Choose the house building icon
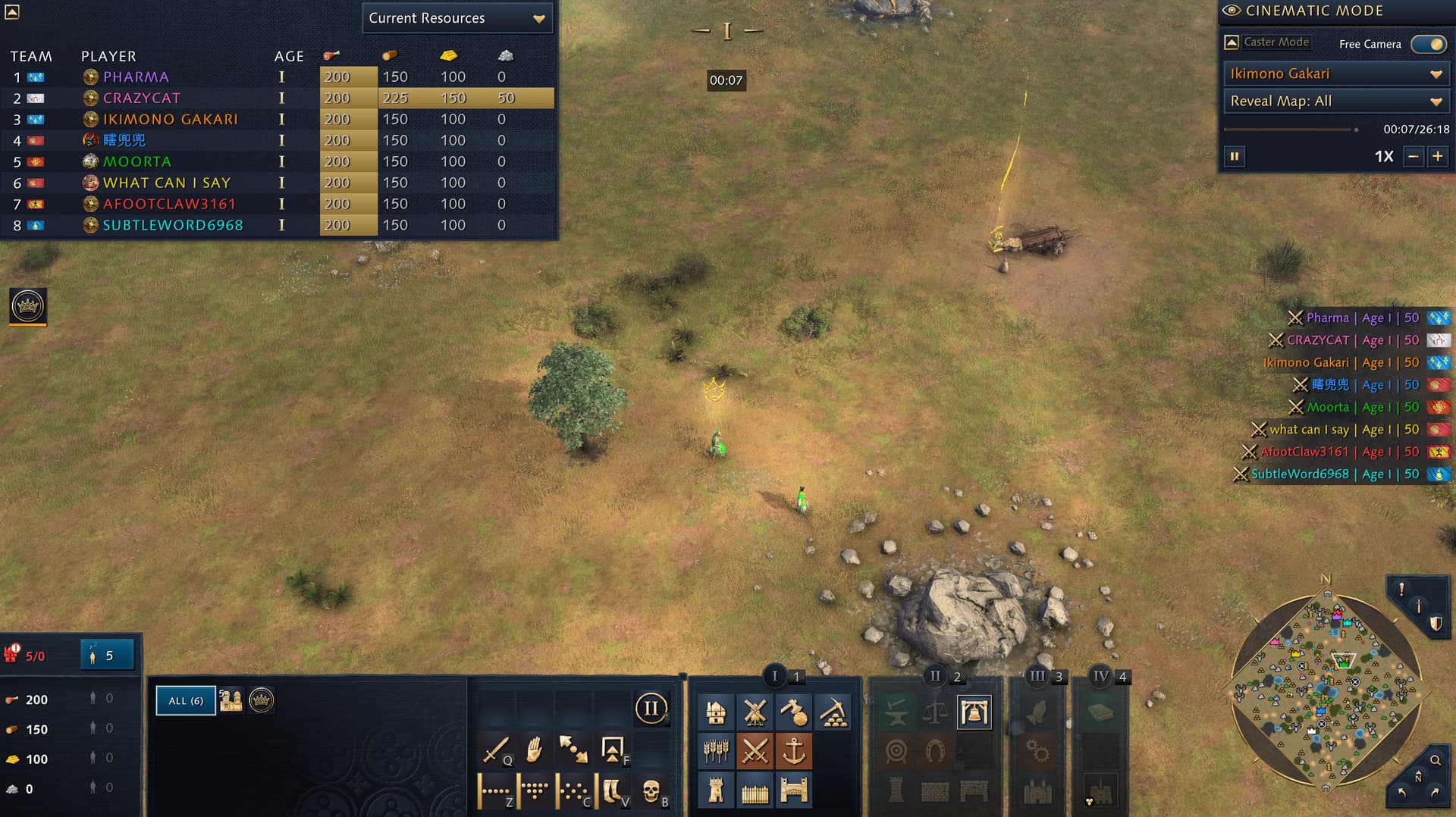The image size is (1456, 817). pos(716,712)
